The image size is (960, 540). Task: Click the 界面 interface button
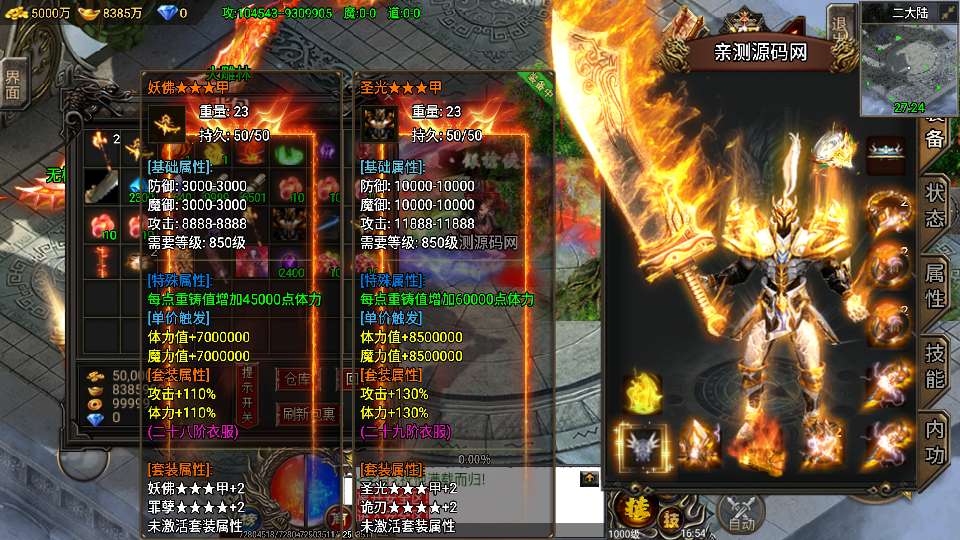12,84
